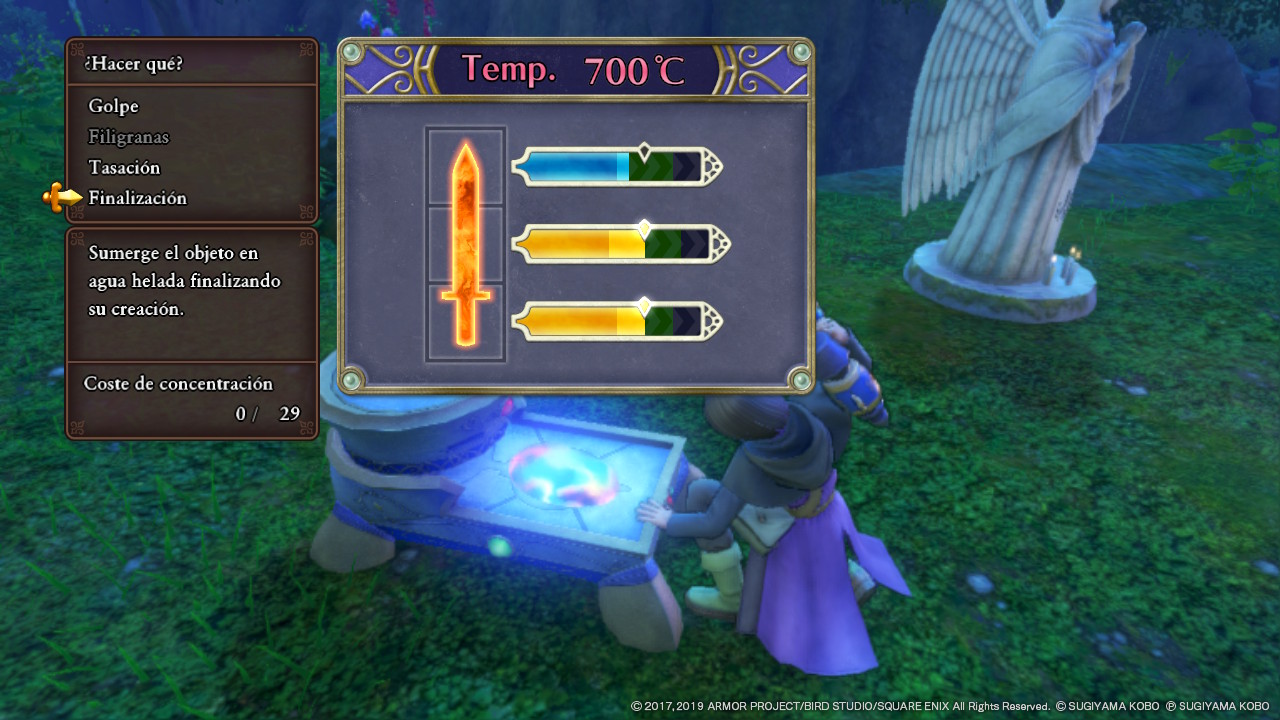Screen dimensions: 1280x720
Task: Choose the greyed-out Filigranas option
Action: [x=129, y=137]
